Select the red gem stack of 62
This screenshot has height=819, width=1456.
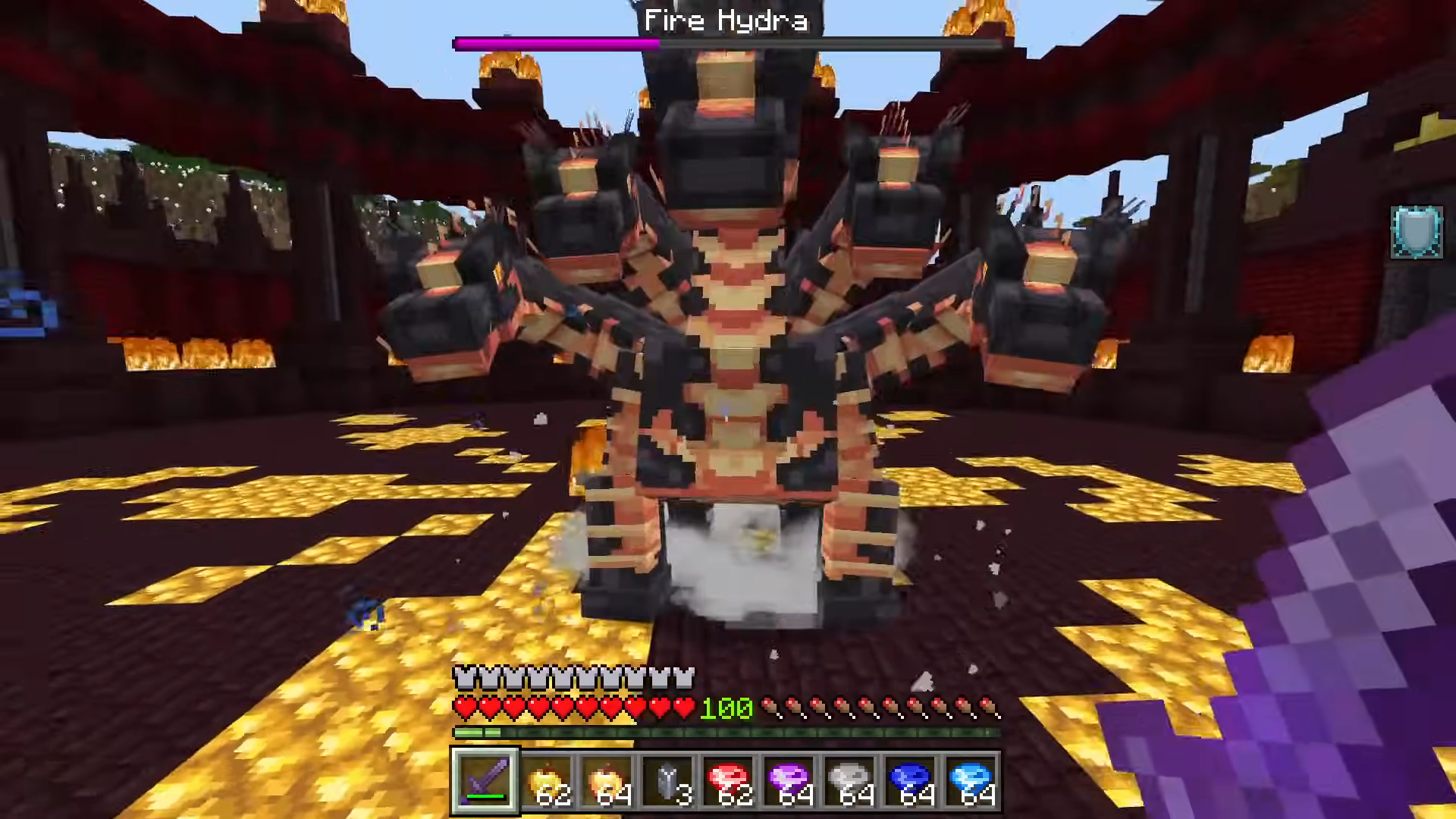pos(730,780)
